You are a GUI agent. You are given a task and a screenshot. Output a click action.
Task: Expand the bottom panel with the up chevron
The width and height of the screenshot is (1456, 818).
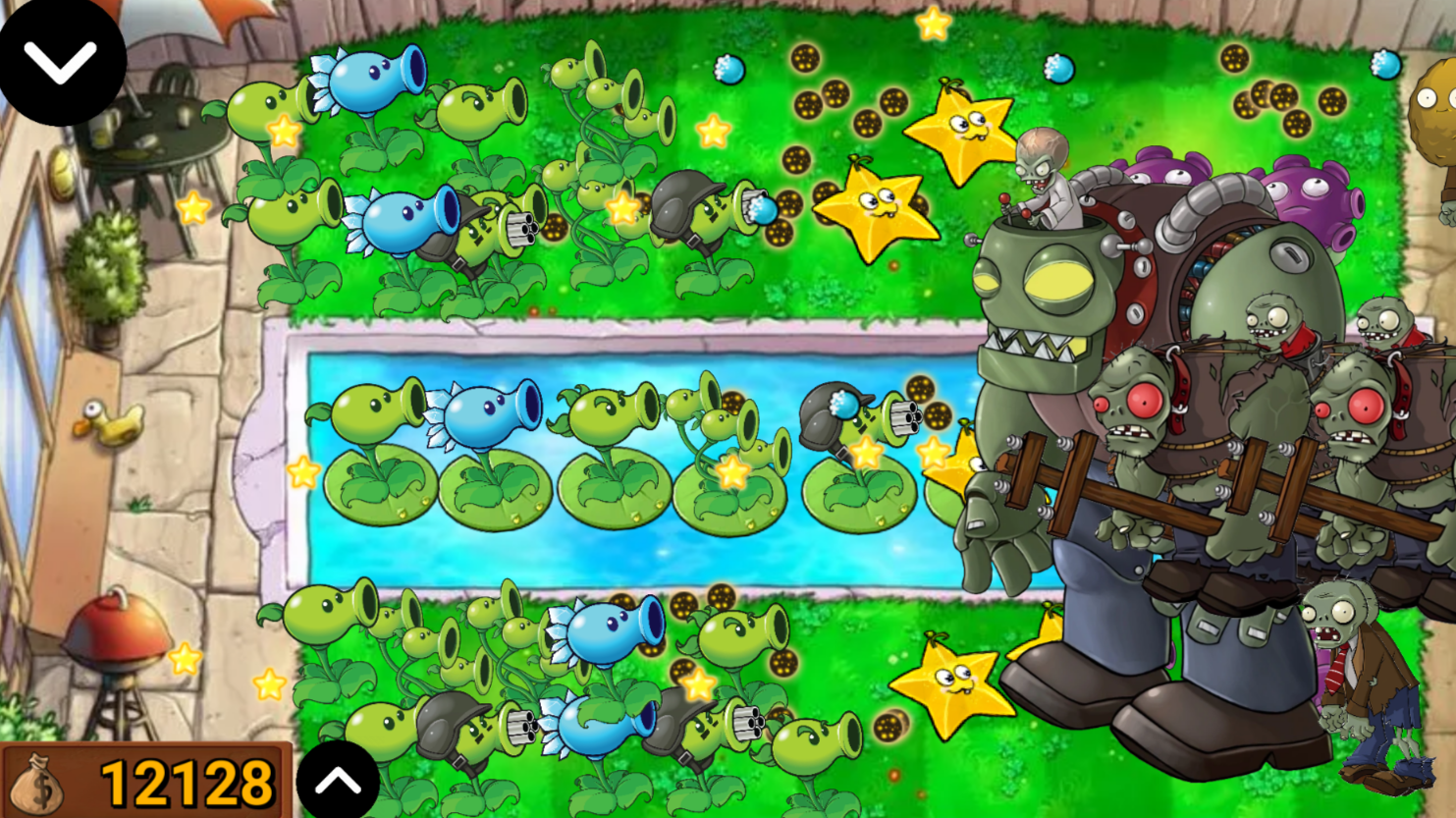click(339, 781)
